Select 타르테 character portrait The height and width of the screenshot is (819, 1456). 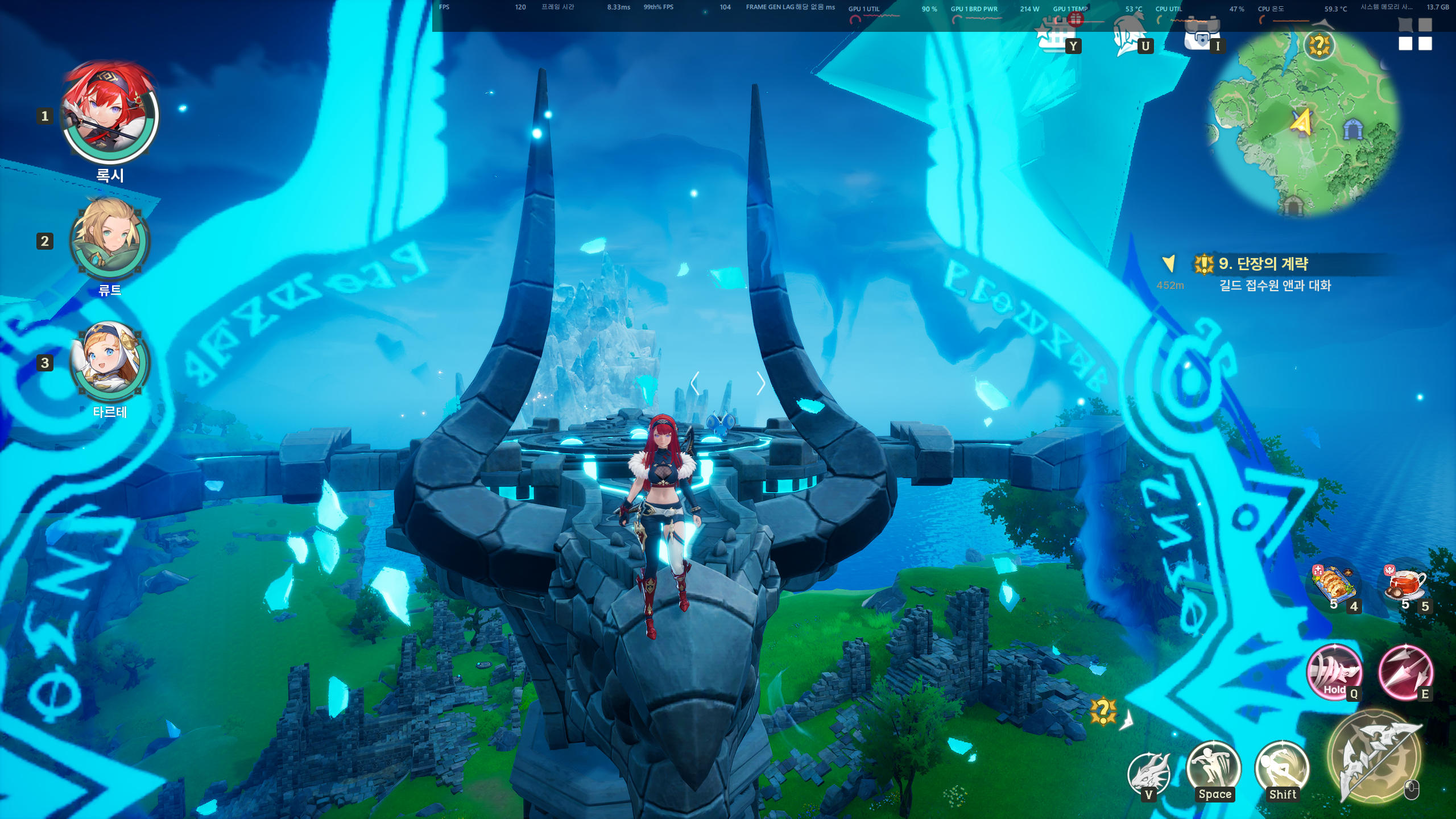coord(110,362)
